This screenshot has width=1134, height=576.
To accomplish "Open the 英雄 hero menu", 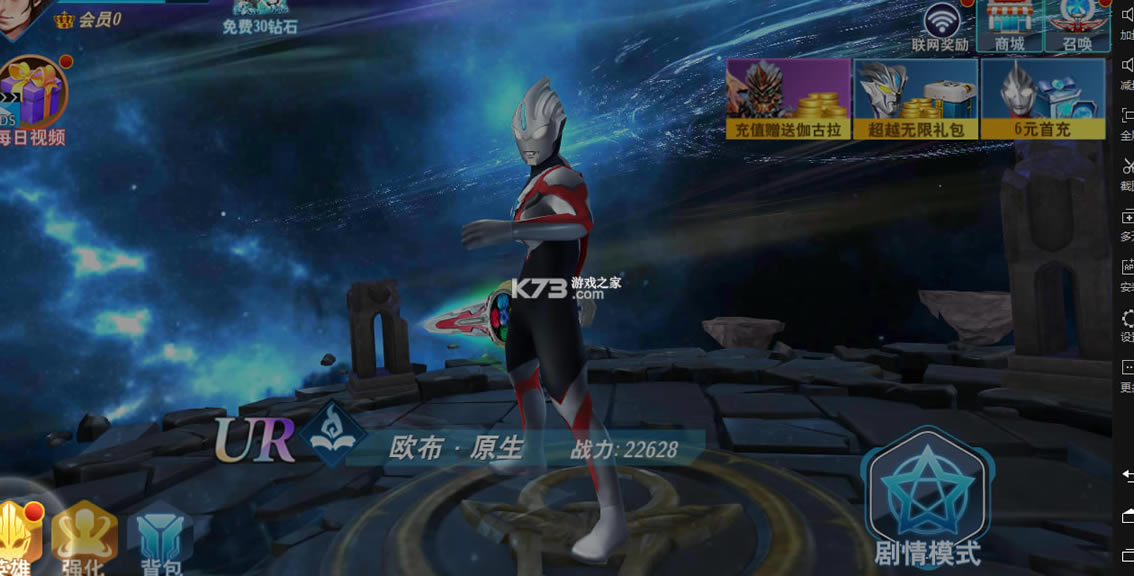I will pos(18,537).
